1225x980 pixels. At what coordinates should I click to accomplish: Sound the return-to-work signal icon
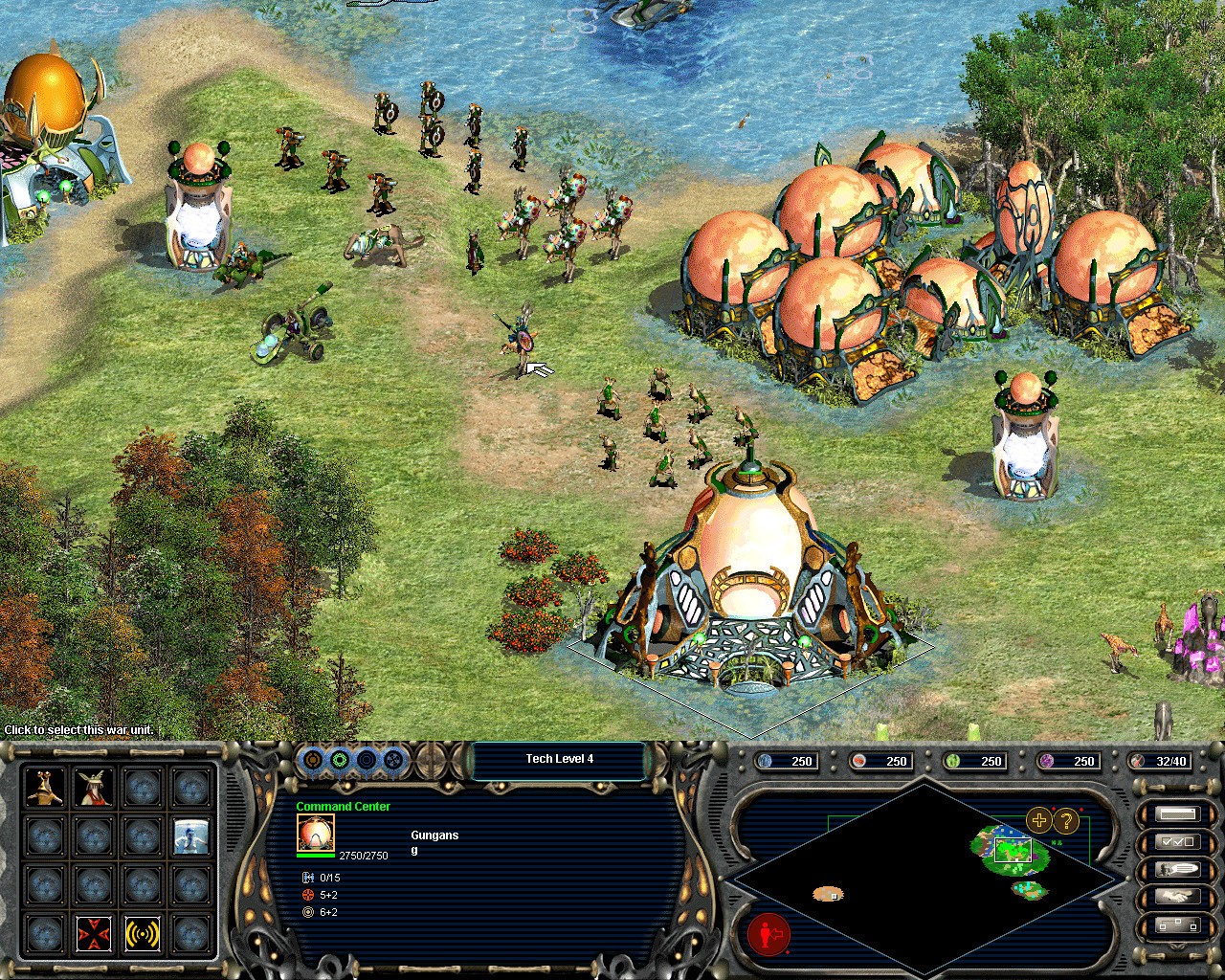click(142, 934)
